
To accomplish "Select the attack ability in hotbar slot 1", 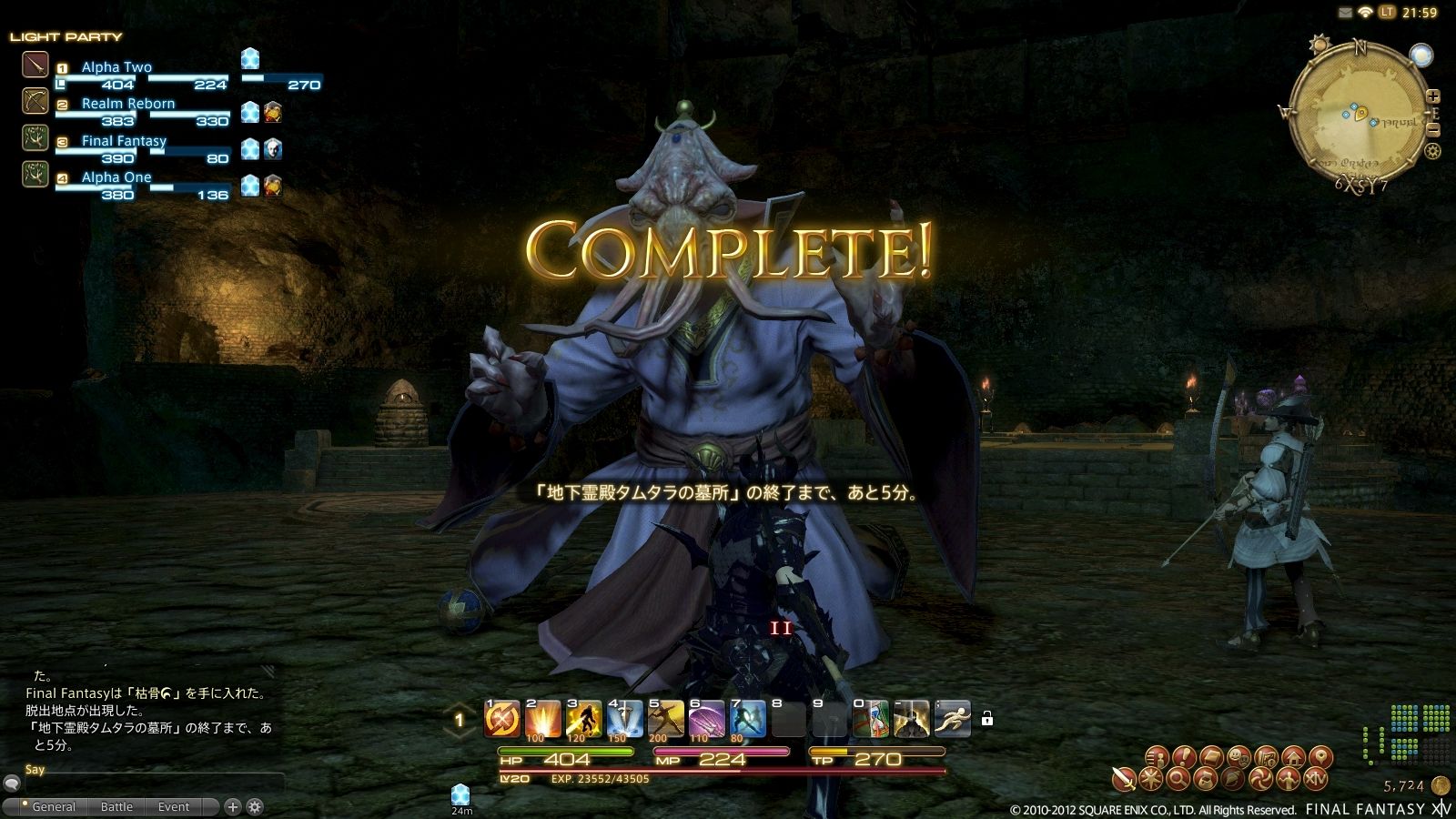I will (x=503, y=718).
